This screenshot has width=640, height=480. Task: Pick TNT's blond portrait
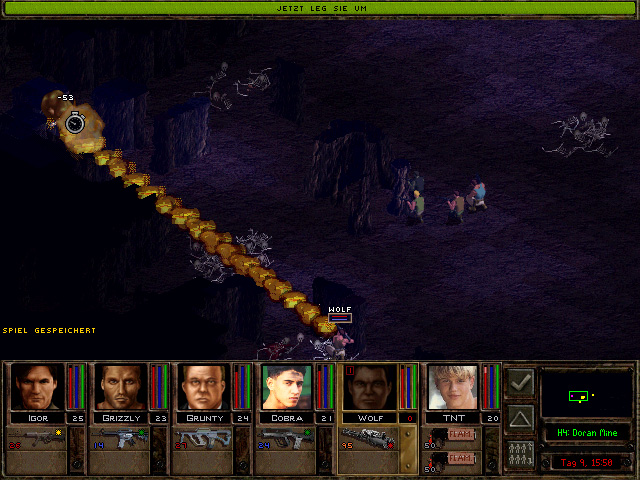click(x=453, y=387)
